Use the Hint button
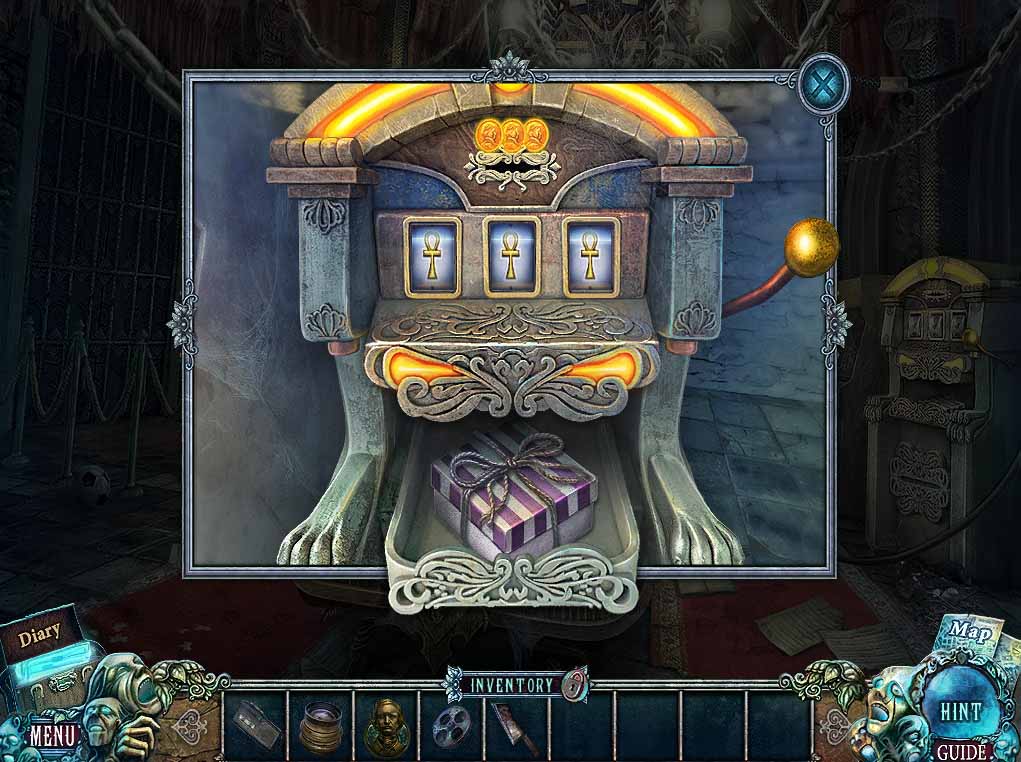 pos(960,712)
